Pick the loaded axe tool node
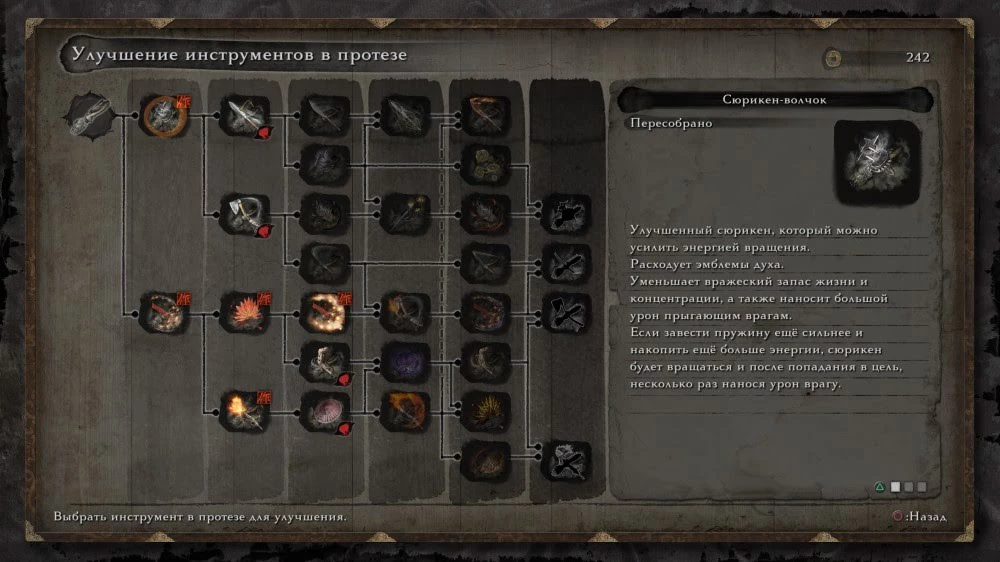Viewport: 1000px width, 562px height. pos(245,213)
